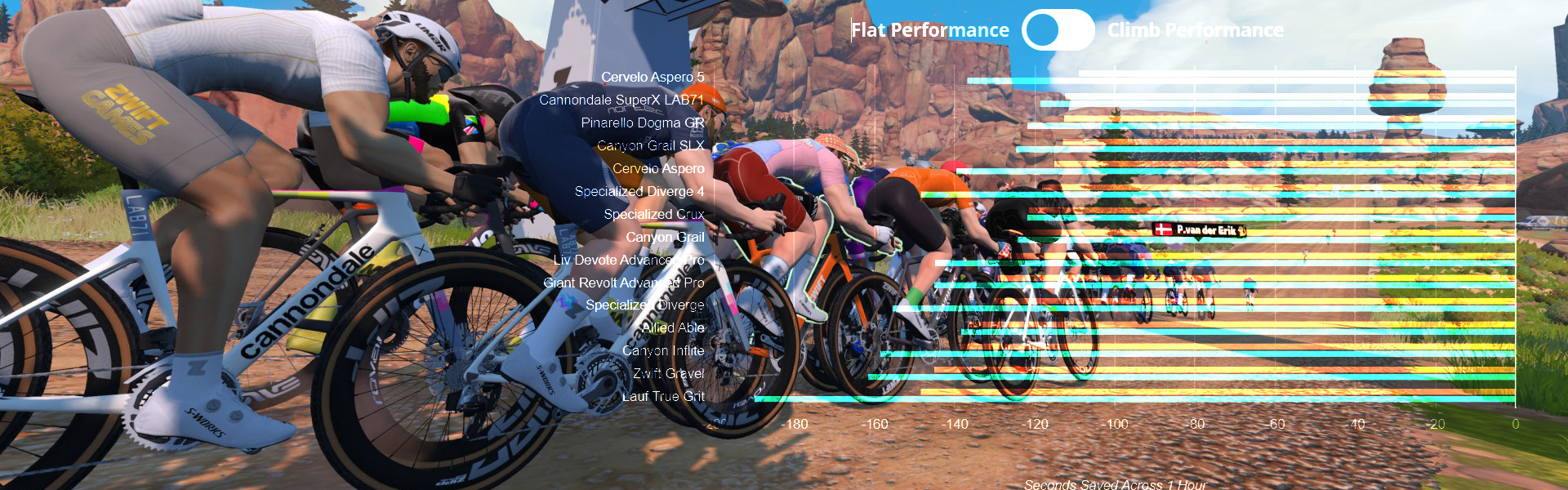Choose the Climb Performance label

click(x=1195, y=30)
